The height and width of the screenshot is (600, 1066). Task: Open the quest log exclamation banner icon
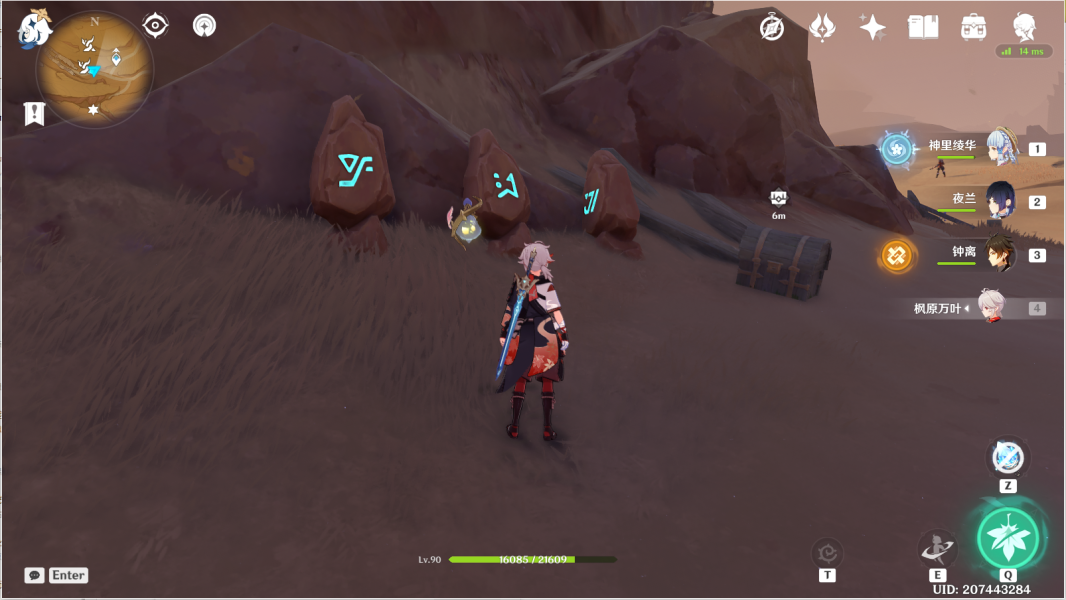click(35, 114)
